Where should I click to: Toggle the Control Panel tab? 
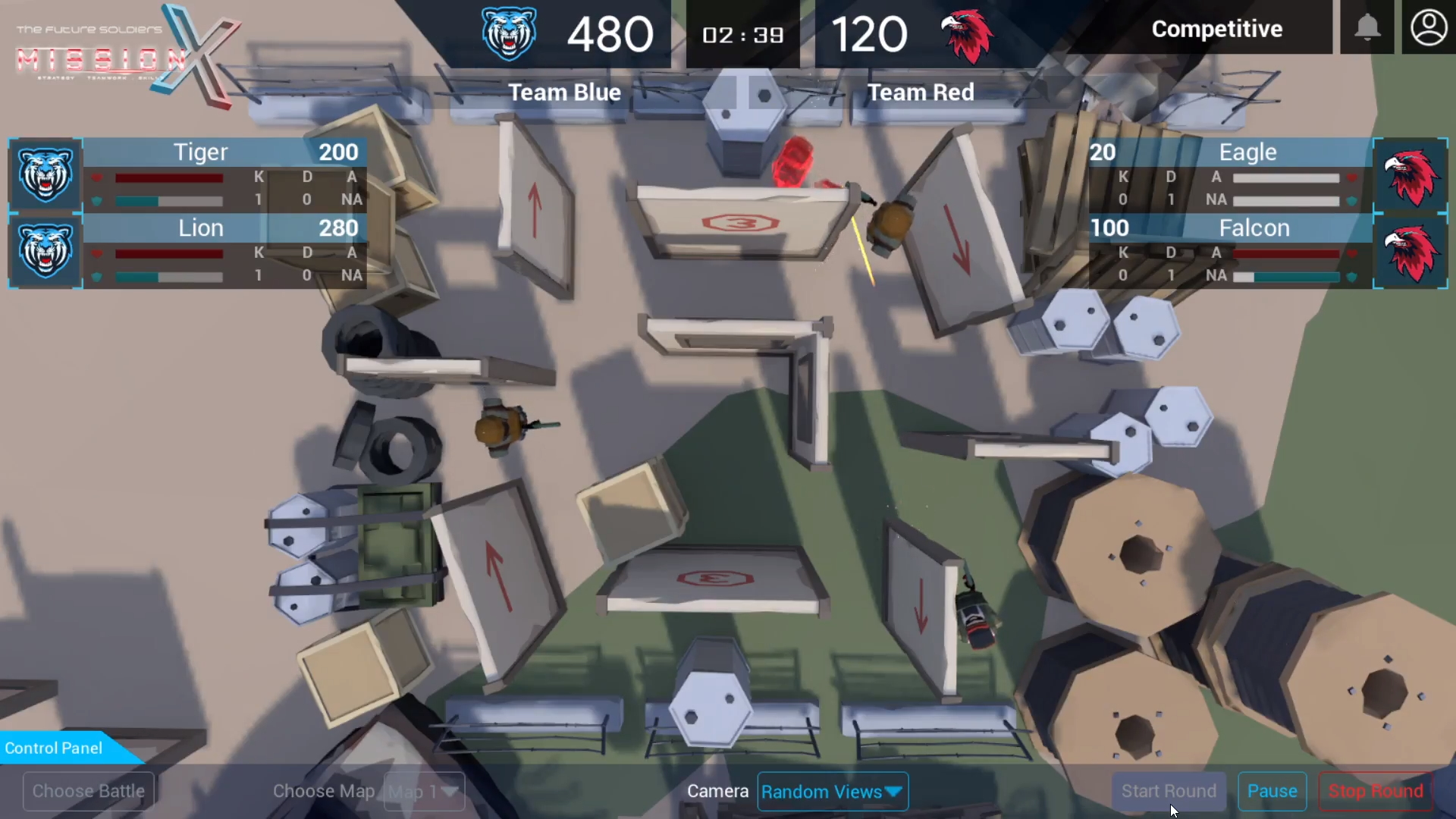(x=57, y=748)
